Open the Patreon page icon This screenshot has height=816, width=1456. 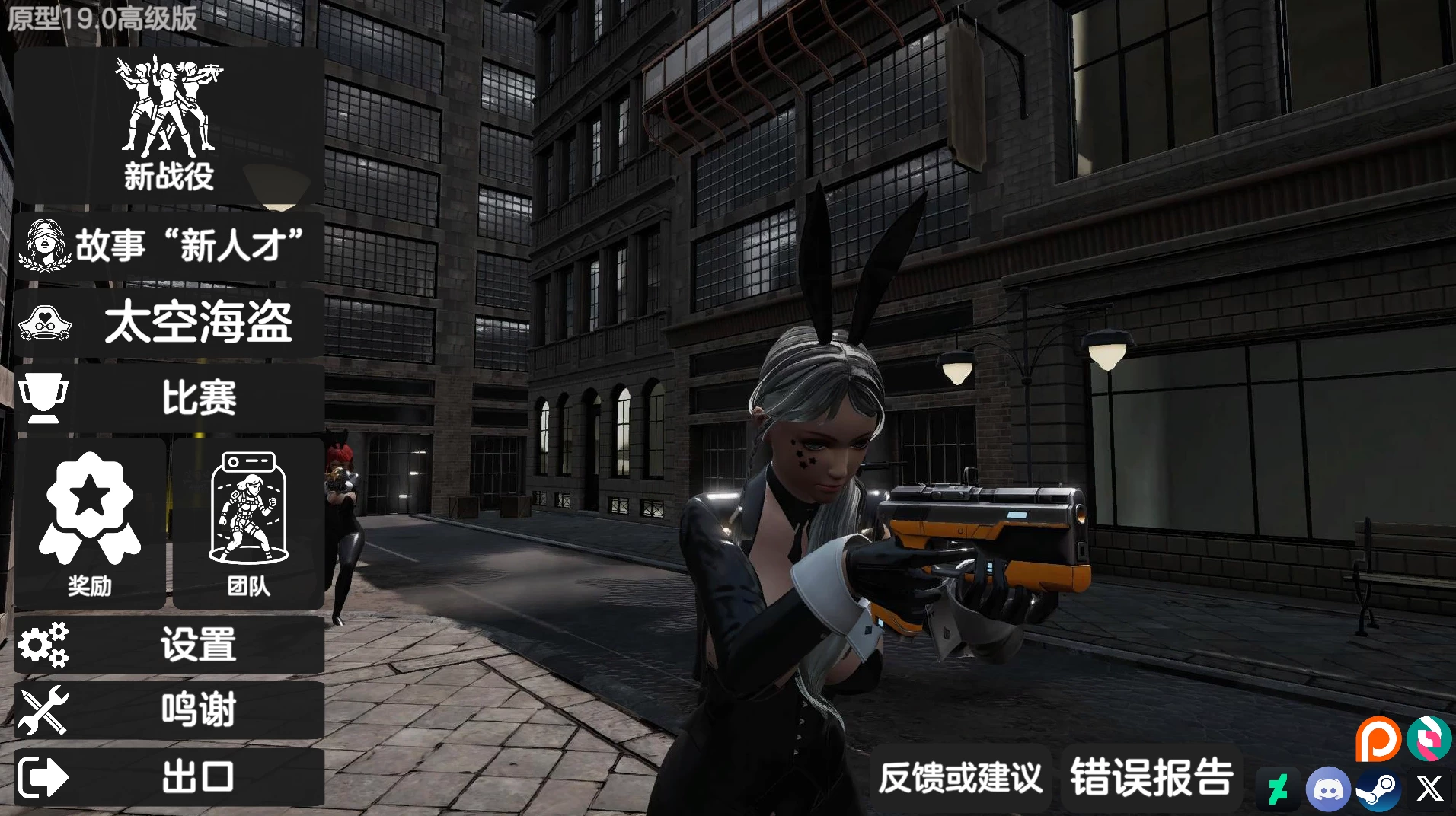(x=1377, y=738)
